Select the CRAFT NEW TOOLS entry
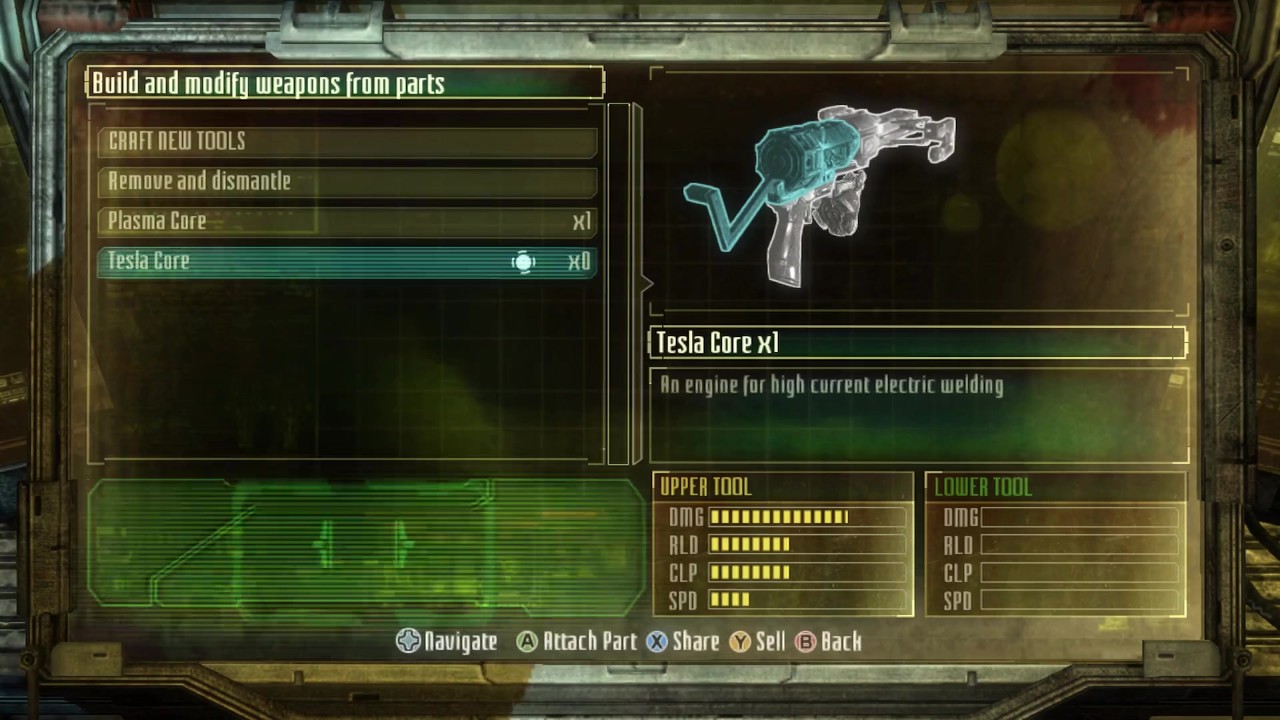The width and height of the screenshot is (1280, 720). 347,141
